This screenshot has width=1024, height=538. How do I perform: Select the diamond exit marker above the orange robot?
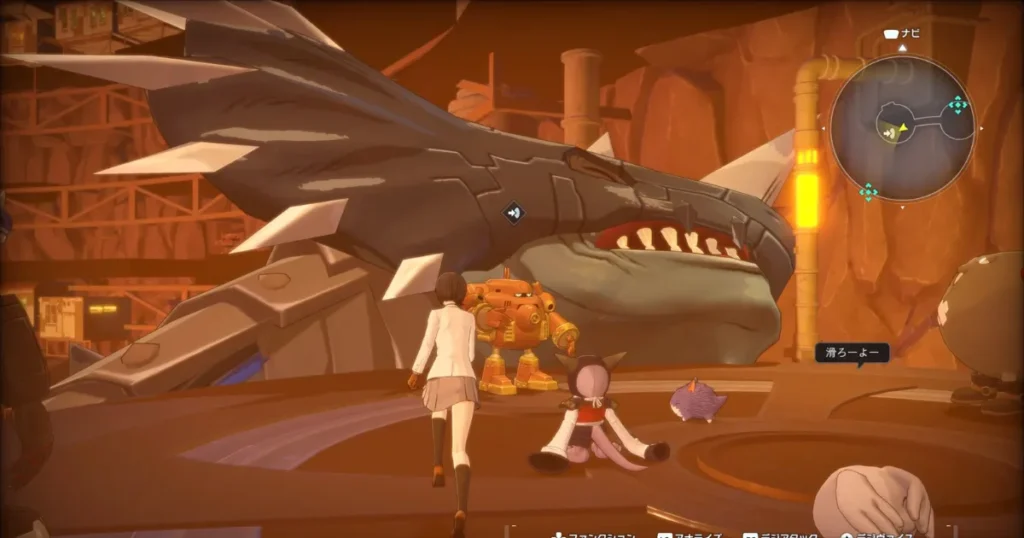pyautogui.click(x=513, y=212)
